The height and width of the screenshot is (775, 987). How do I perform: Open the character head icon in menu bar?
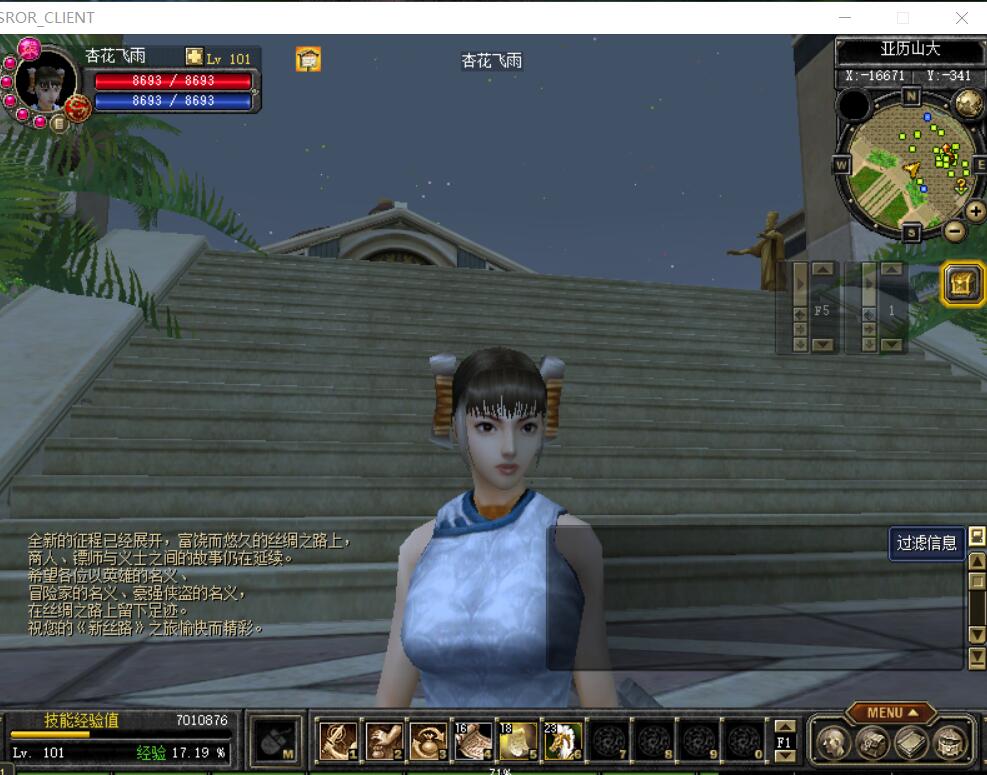click(832, 742)
